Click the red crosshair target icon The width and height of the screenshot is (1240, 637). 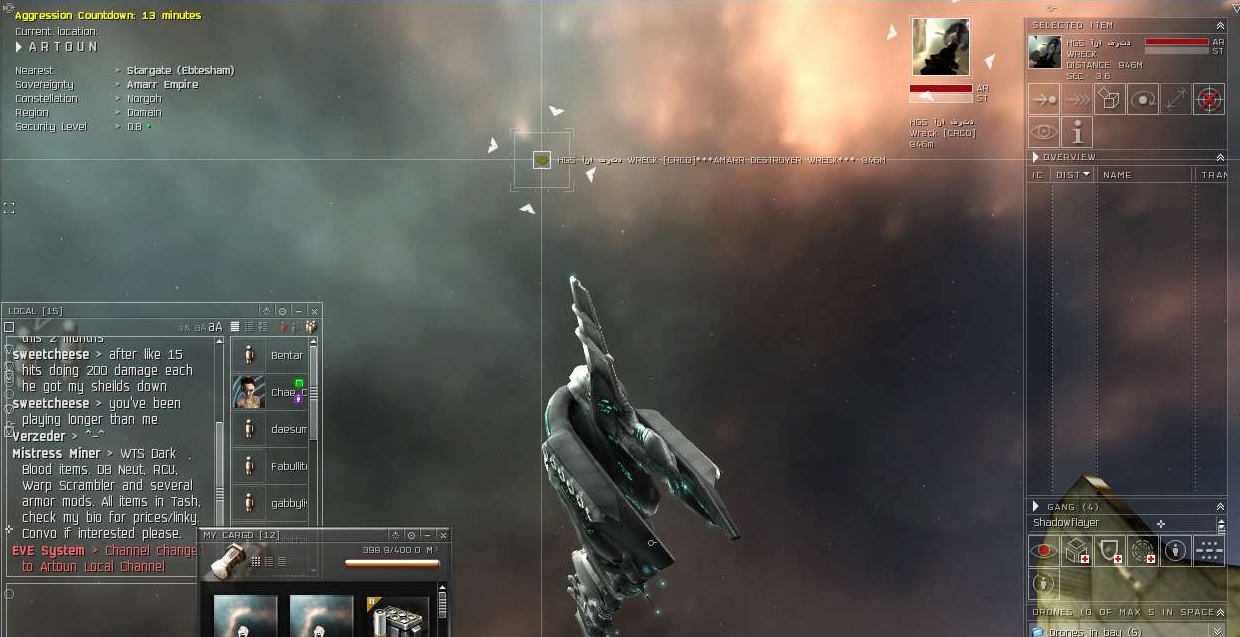1209,99
